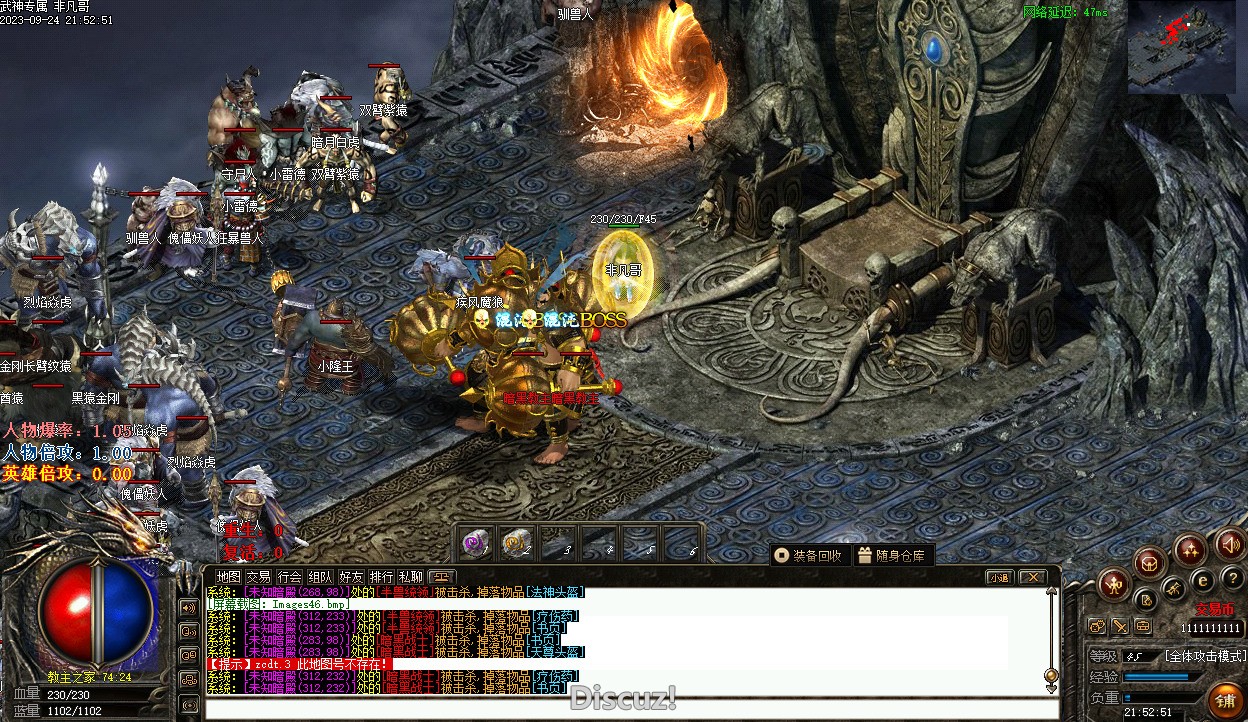
Task: Select the 行会 guild tab
Action: (290, 577)
